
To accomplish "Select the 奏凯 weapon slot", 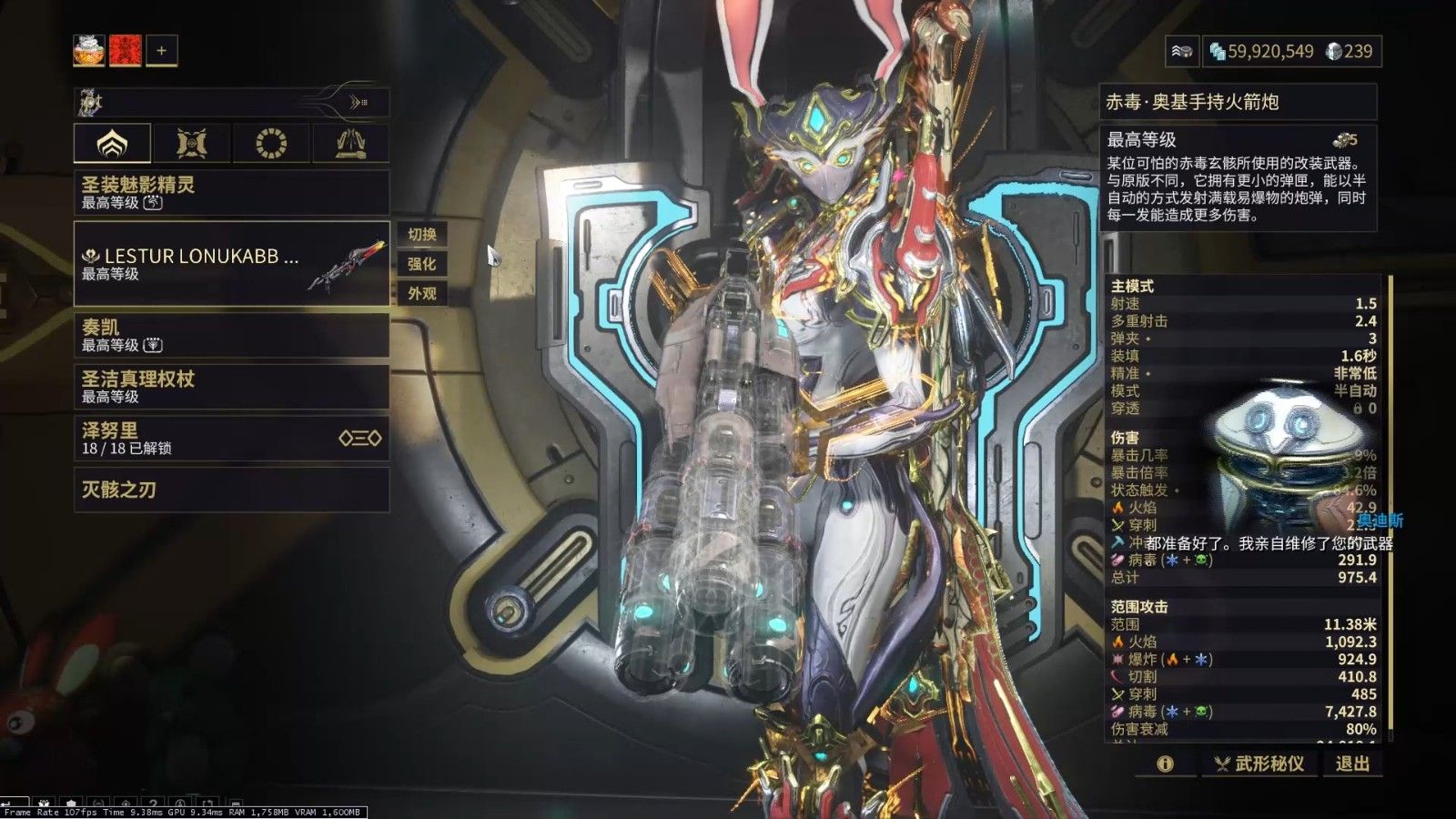I will tap(231, 335).
